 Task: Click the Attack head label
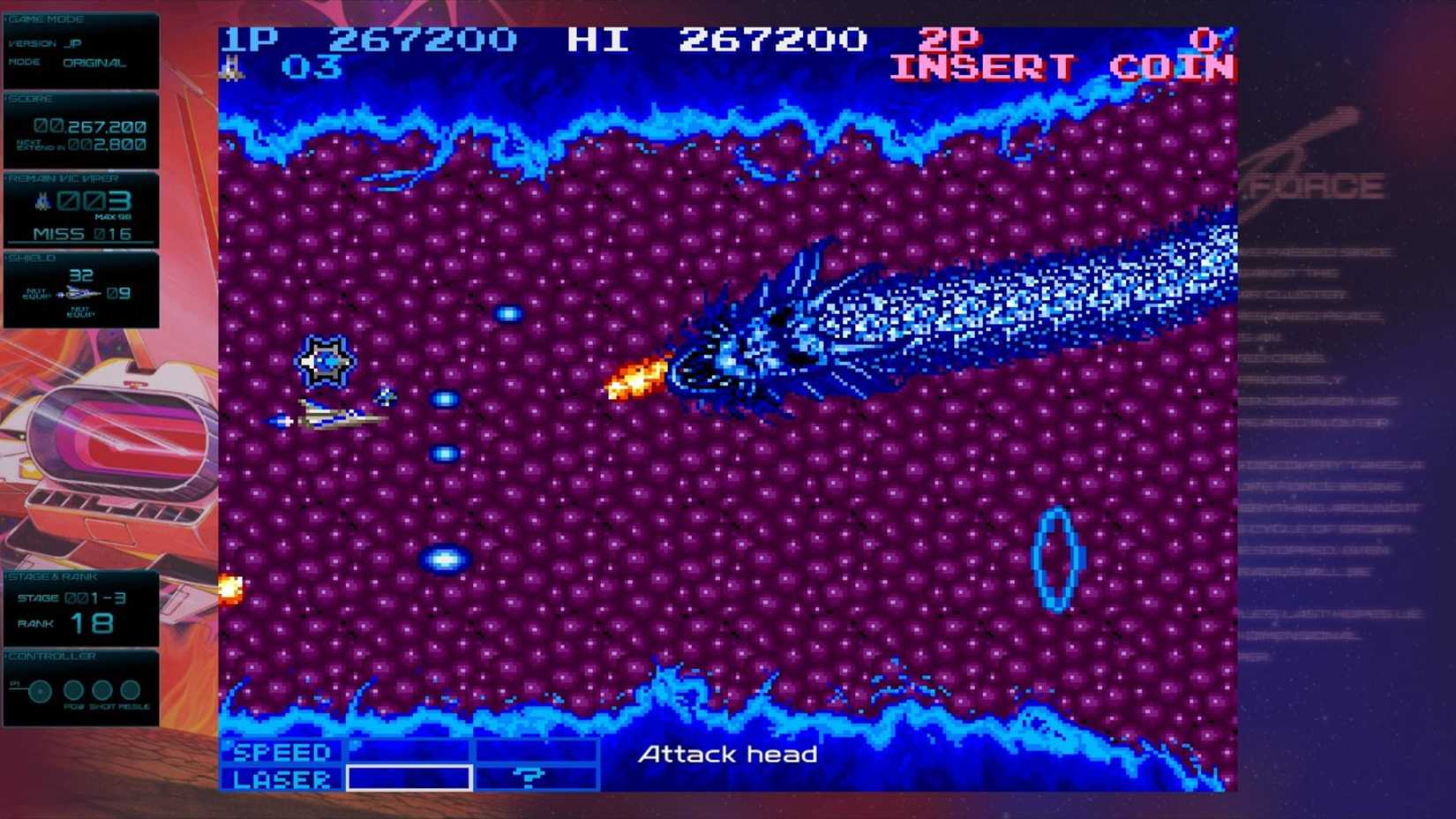tap(730, 755)
